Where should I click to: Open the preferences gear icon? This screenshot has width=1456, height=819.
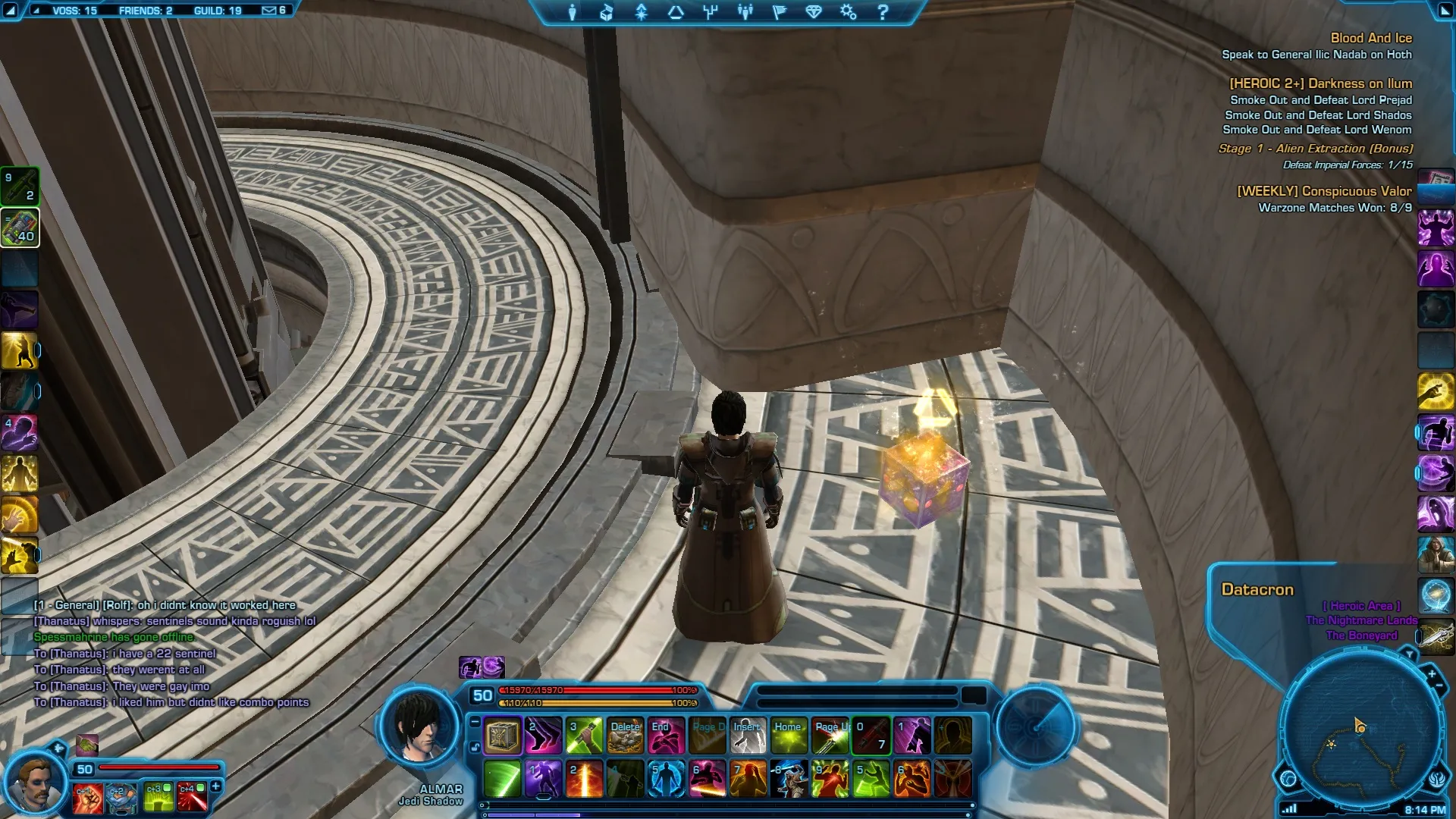tap(848, 12)
